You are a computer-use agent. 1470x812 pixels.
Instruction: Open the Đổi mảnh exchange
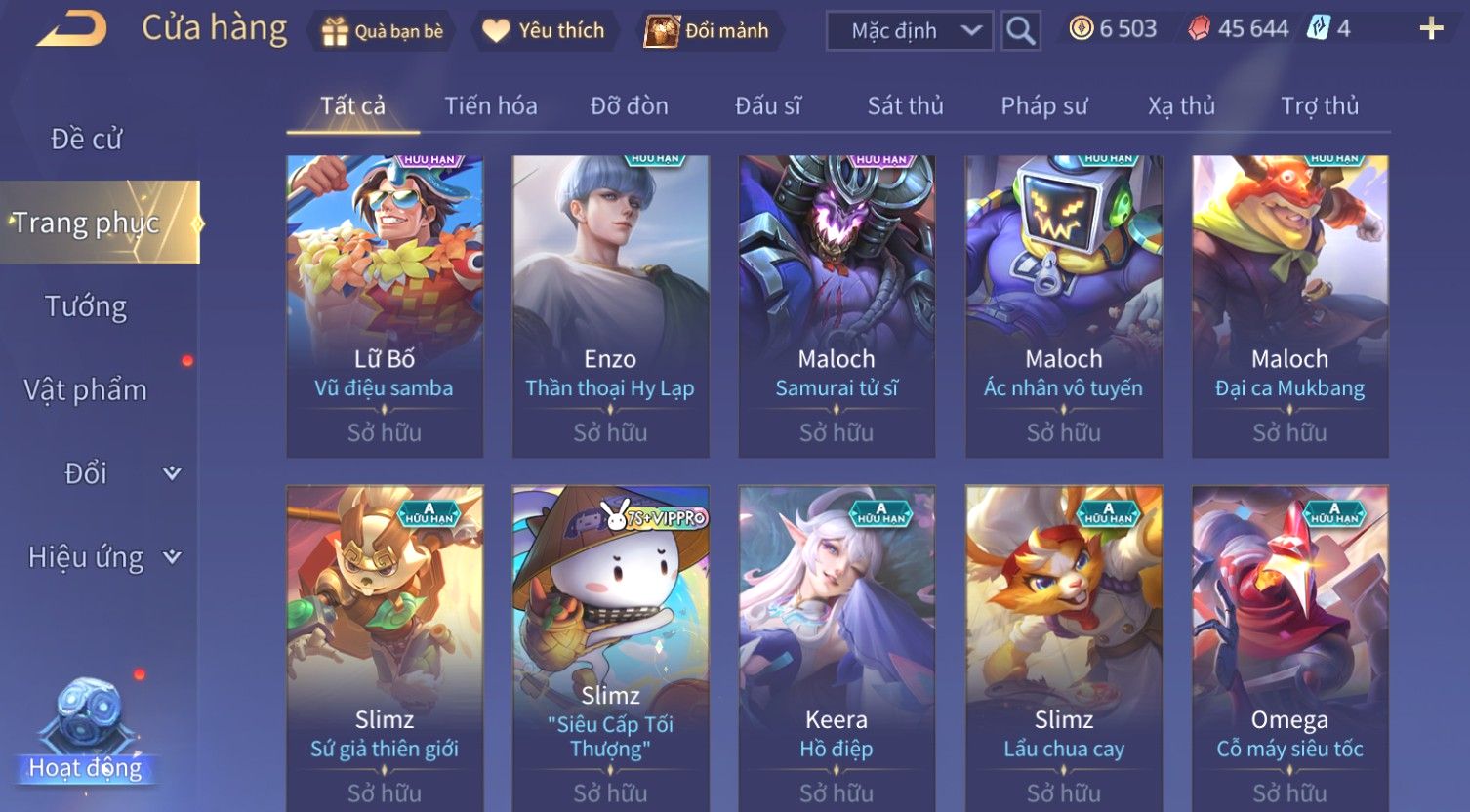708,31
